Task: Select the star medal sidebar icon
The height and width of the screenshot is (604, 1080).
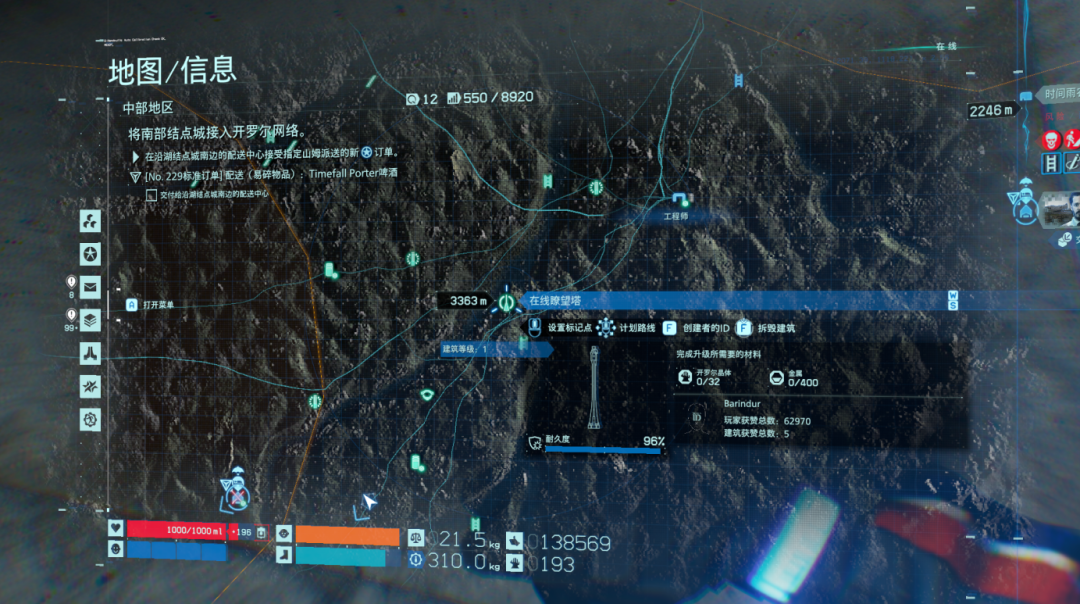Action: click(91, 254)
